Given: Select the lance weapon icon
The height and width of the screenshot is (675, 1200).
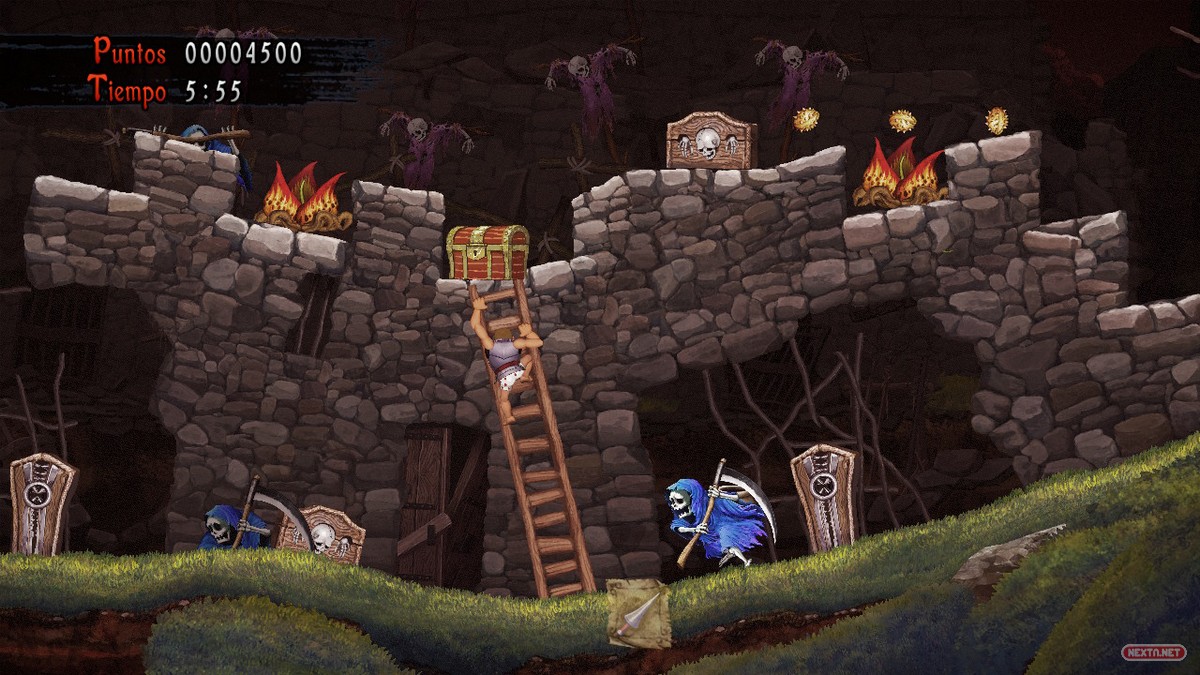Looking at the screenshot, I should pyautogui.click(x=638, y=610).
